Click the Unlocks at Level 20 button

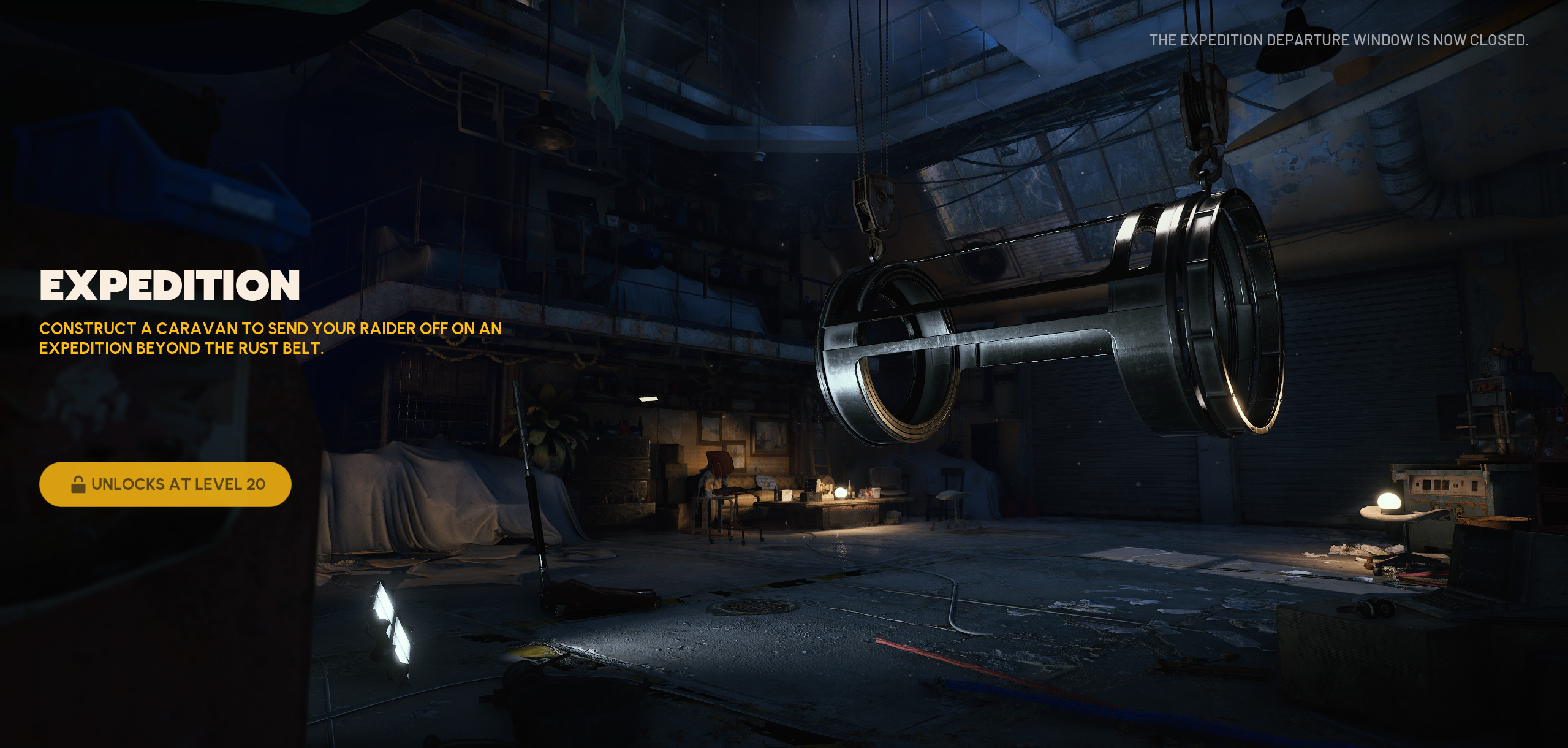pyautogui.click(x=165, y=484)
